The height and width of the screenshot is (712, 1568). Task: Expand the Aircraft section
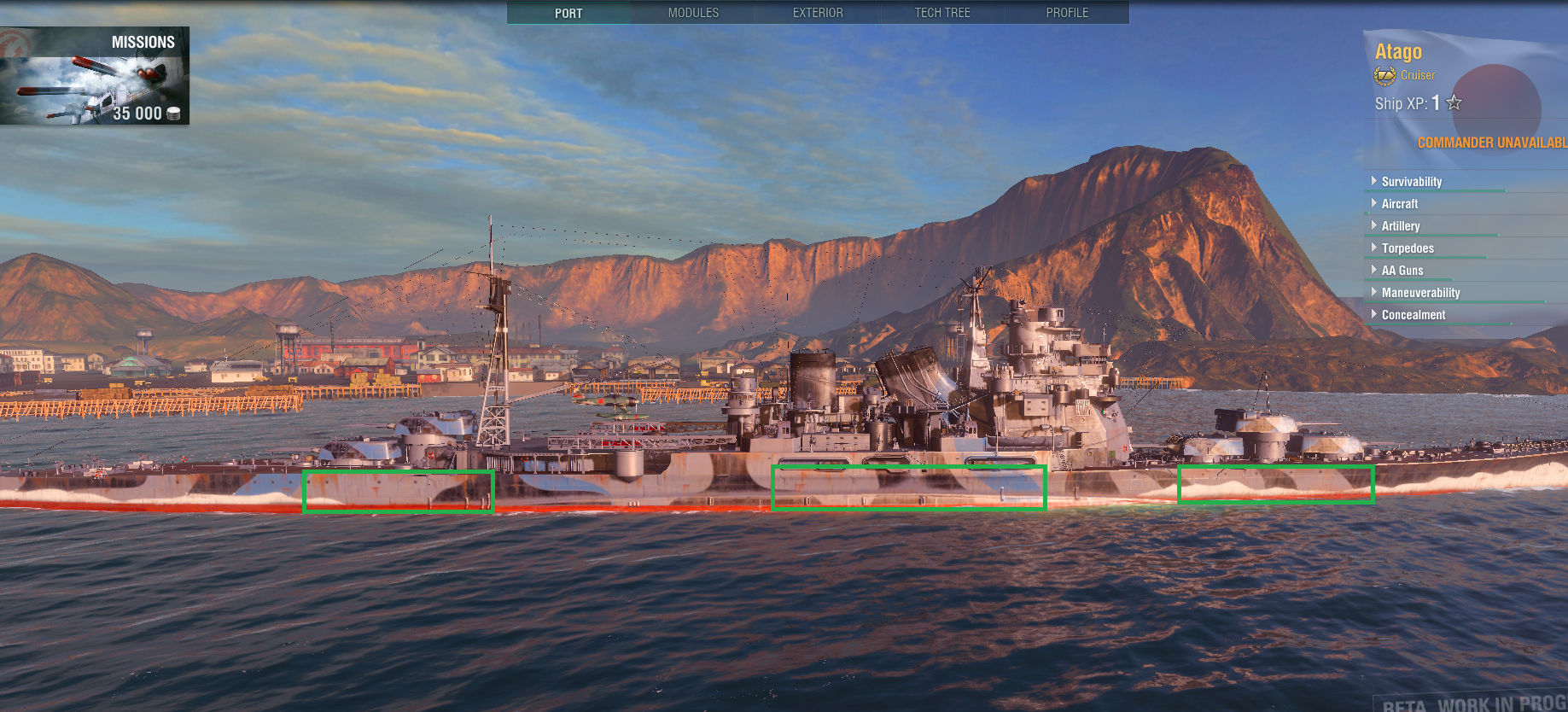click(x=1399, y=204)
